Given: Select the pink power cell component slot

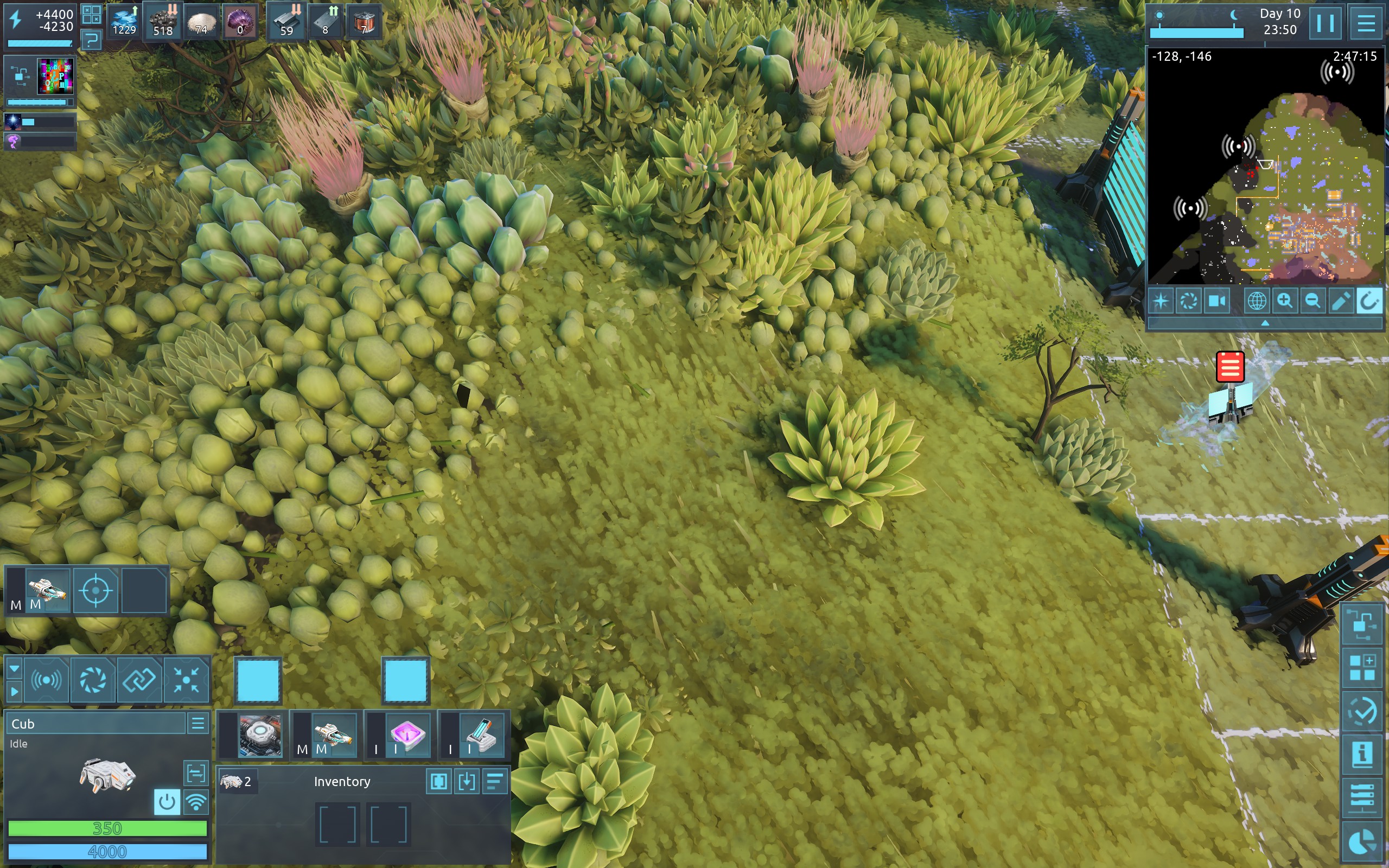Looking at the screenshot, I should [x=408, y=735].
